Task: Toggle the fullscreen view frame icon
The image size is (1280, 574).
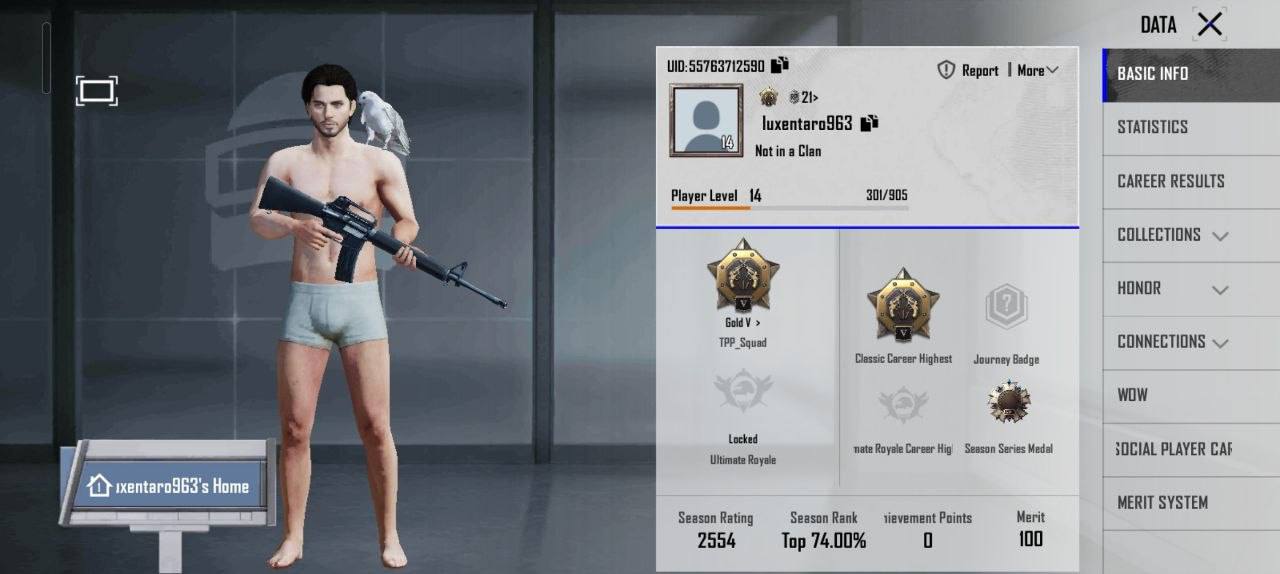Action: tap(96, 92)
